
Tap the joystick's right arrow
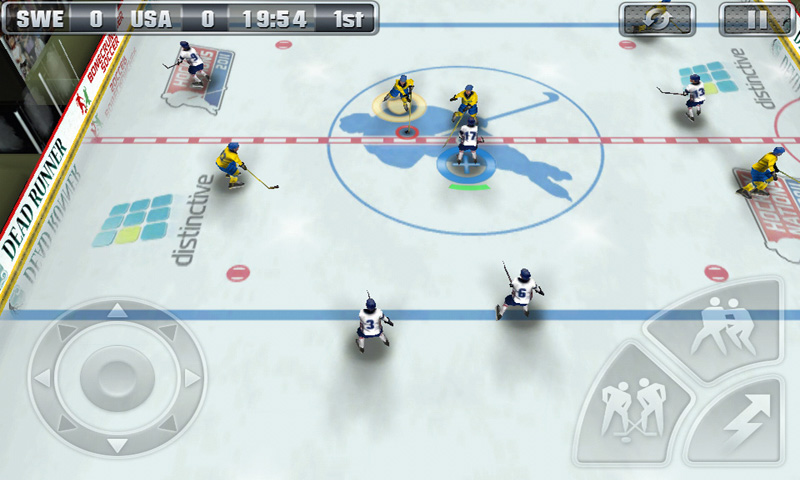[x=191, y=378]
